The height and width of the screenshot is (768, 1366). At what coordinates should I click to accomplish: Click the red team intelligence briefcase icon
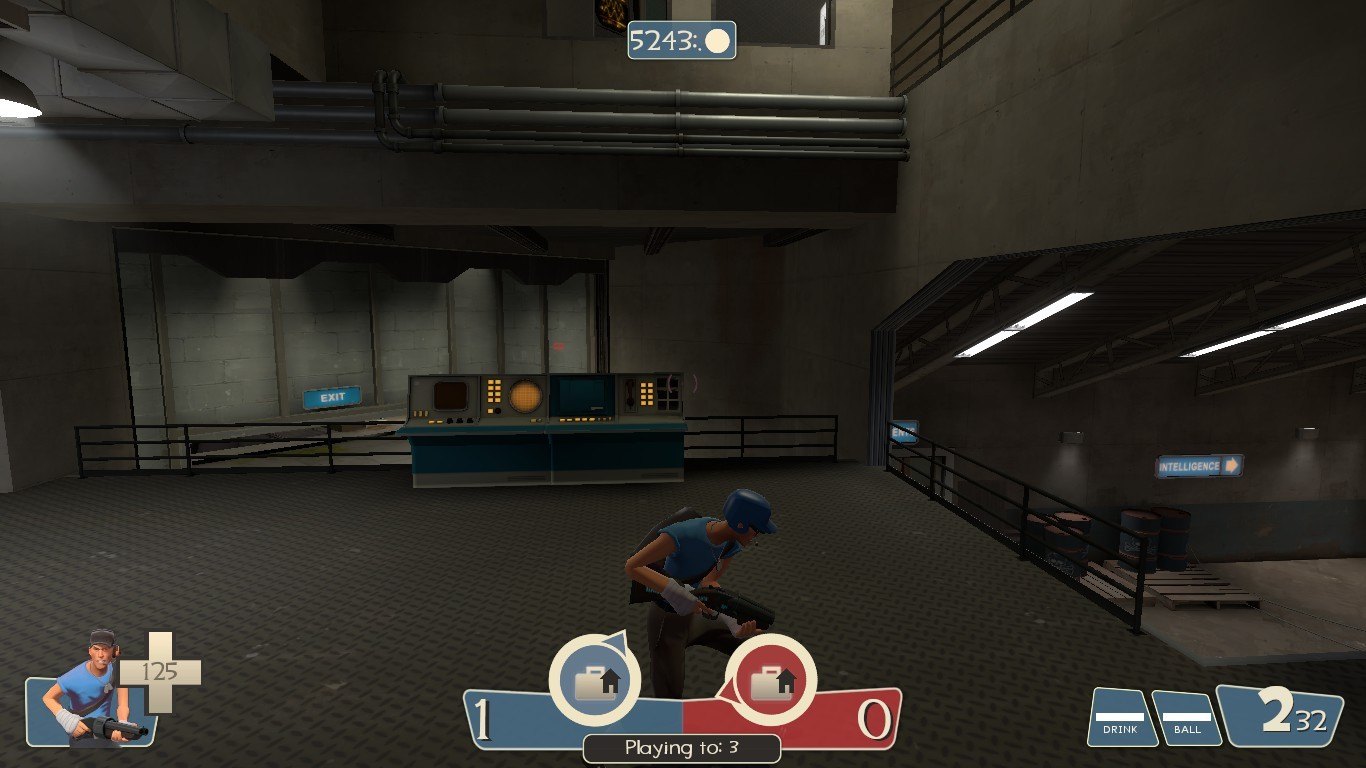coord(771,682)
